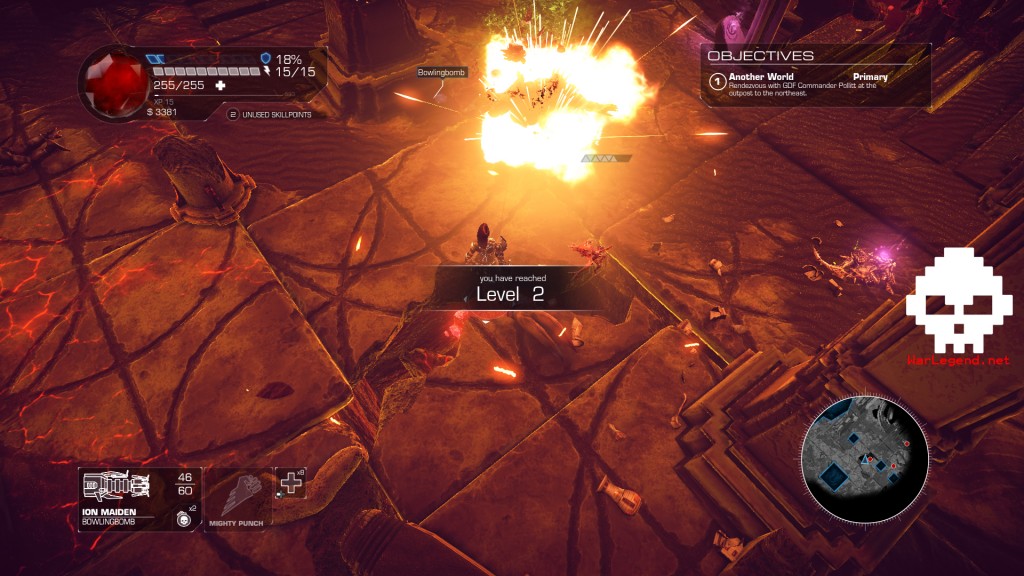Open the WarLegend.net skull logo
The image size is (1024, 576).
(958, 300)
